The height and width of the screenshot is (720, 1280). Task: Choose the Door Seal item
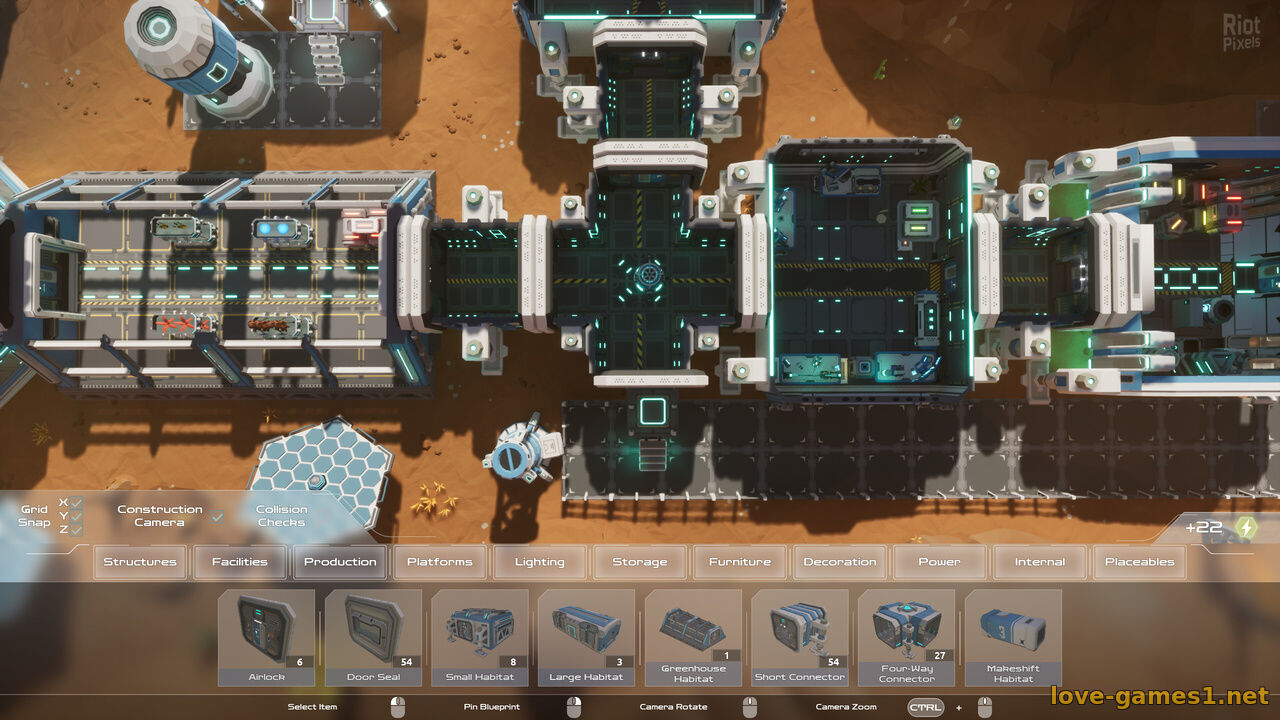(373, 637)
